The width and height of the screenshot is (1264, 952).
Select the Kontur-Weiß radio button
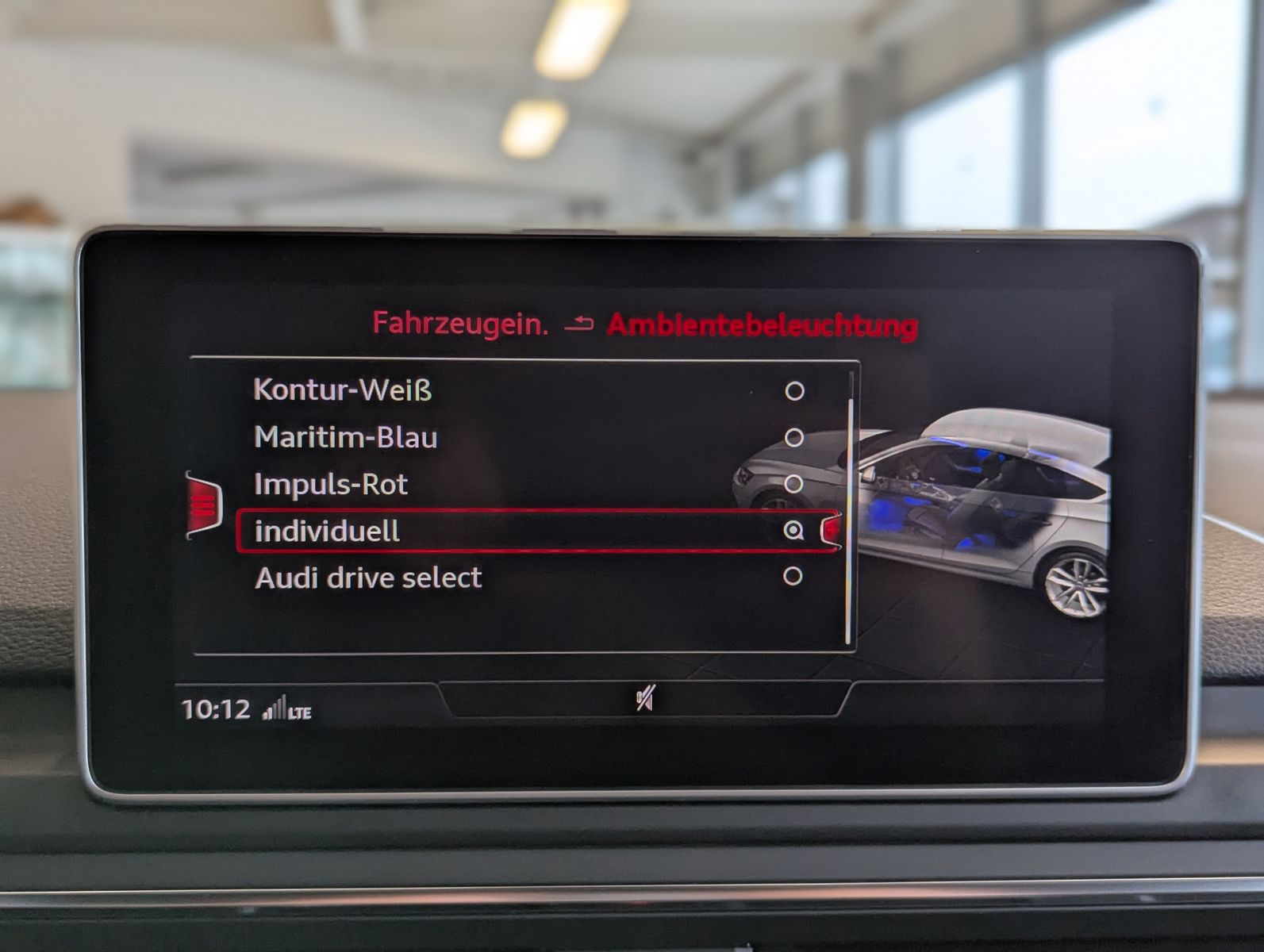(x=796, y=390)
